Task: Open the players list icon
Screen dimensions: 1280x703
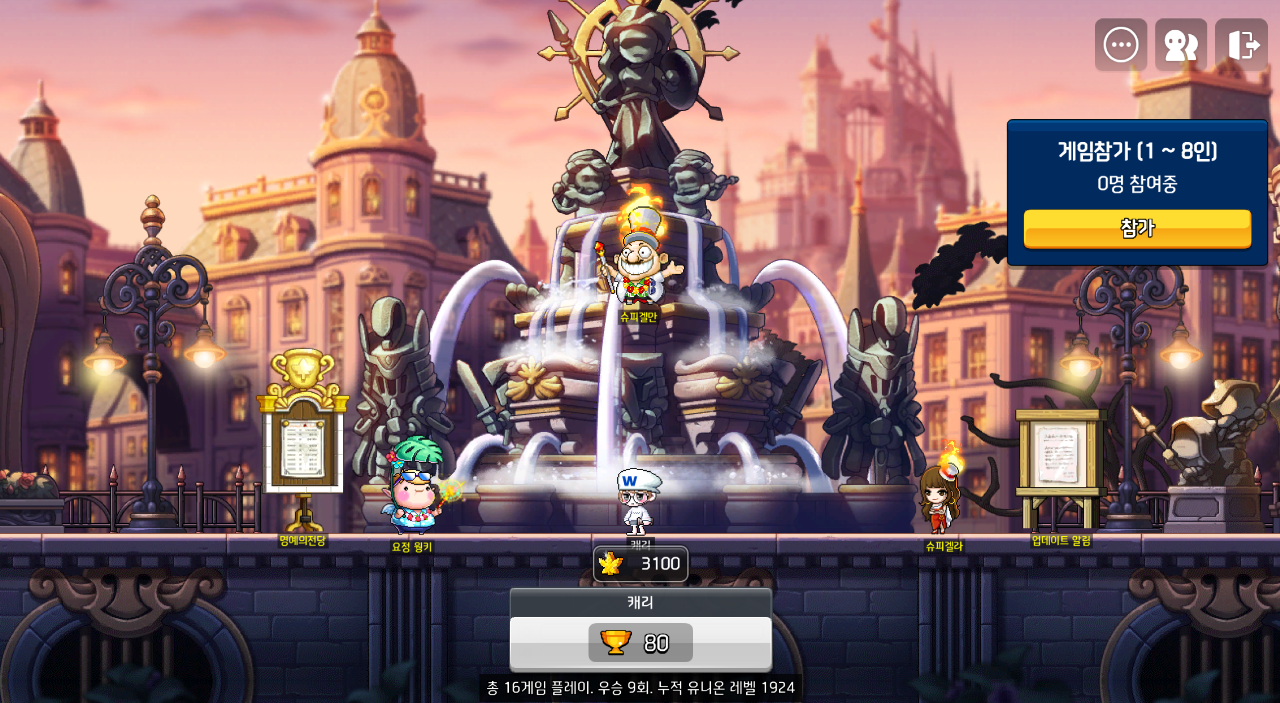Action: pyautogui.click(x=1181, y=45)
